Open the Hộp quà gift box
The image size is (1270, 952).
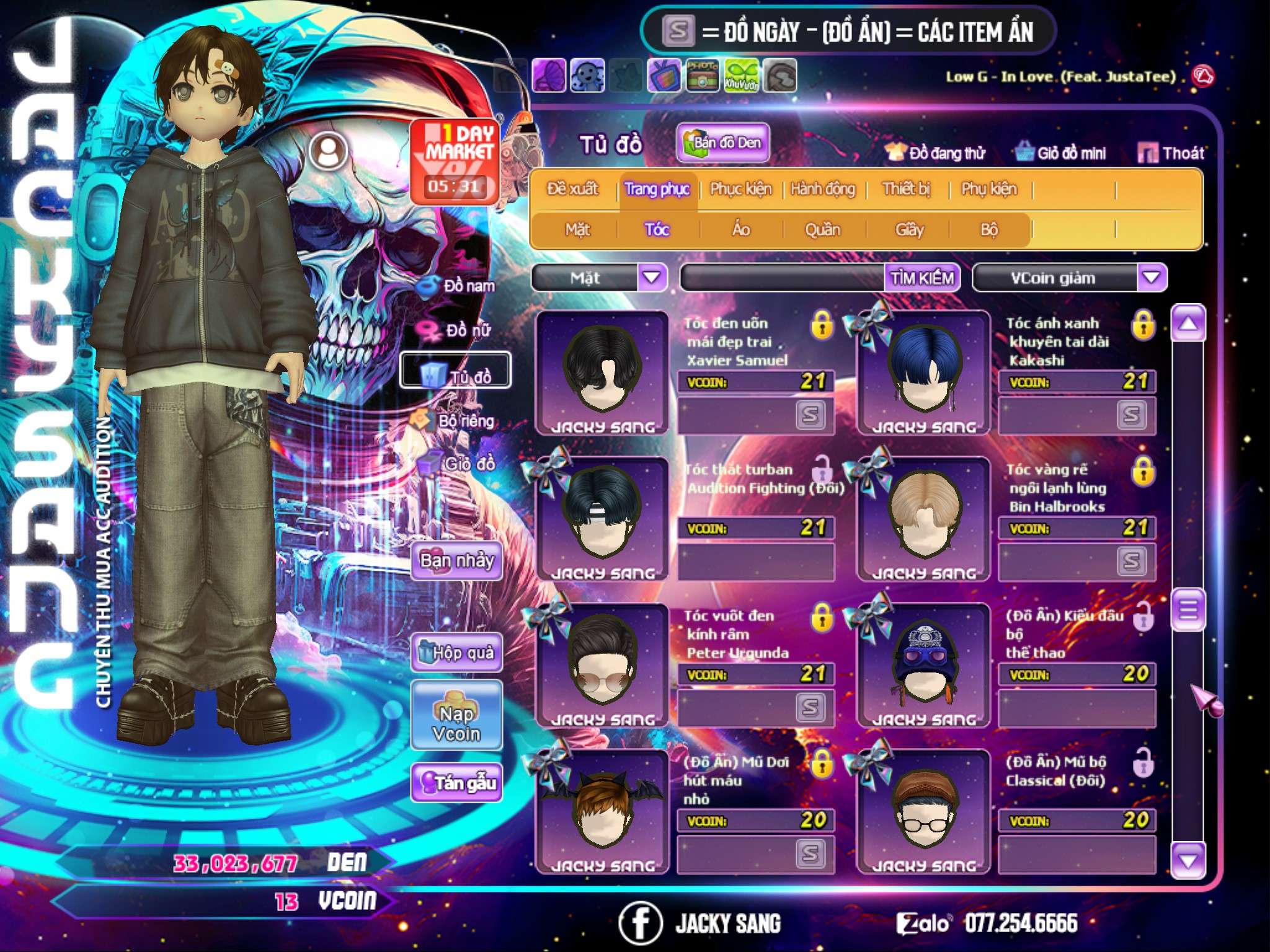(456, 653)
